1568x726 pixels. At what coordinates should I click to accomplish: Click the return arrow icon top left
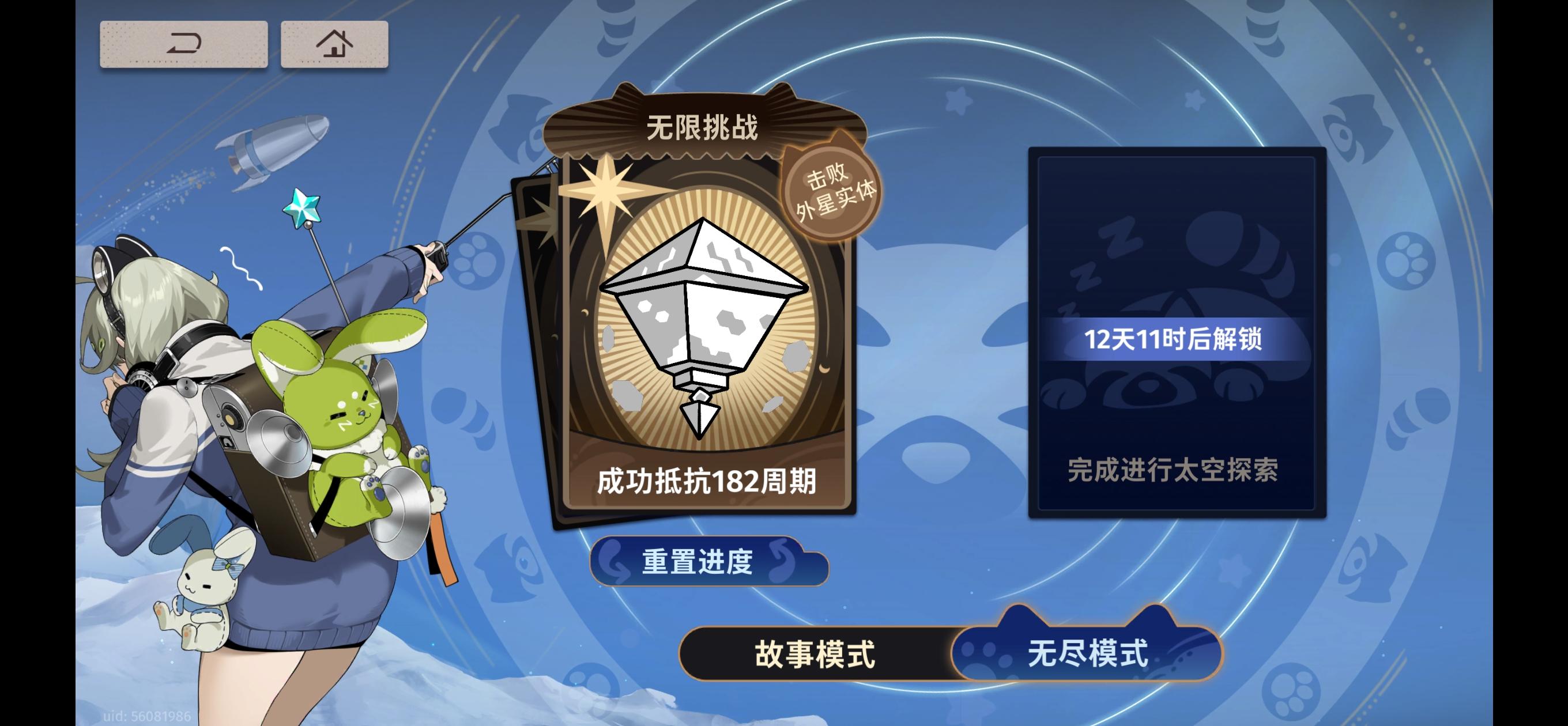click(x=183, y=45)
